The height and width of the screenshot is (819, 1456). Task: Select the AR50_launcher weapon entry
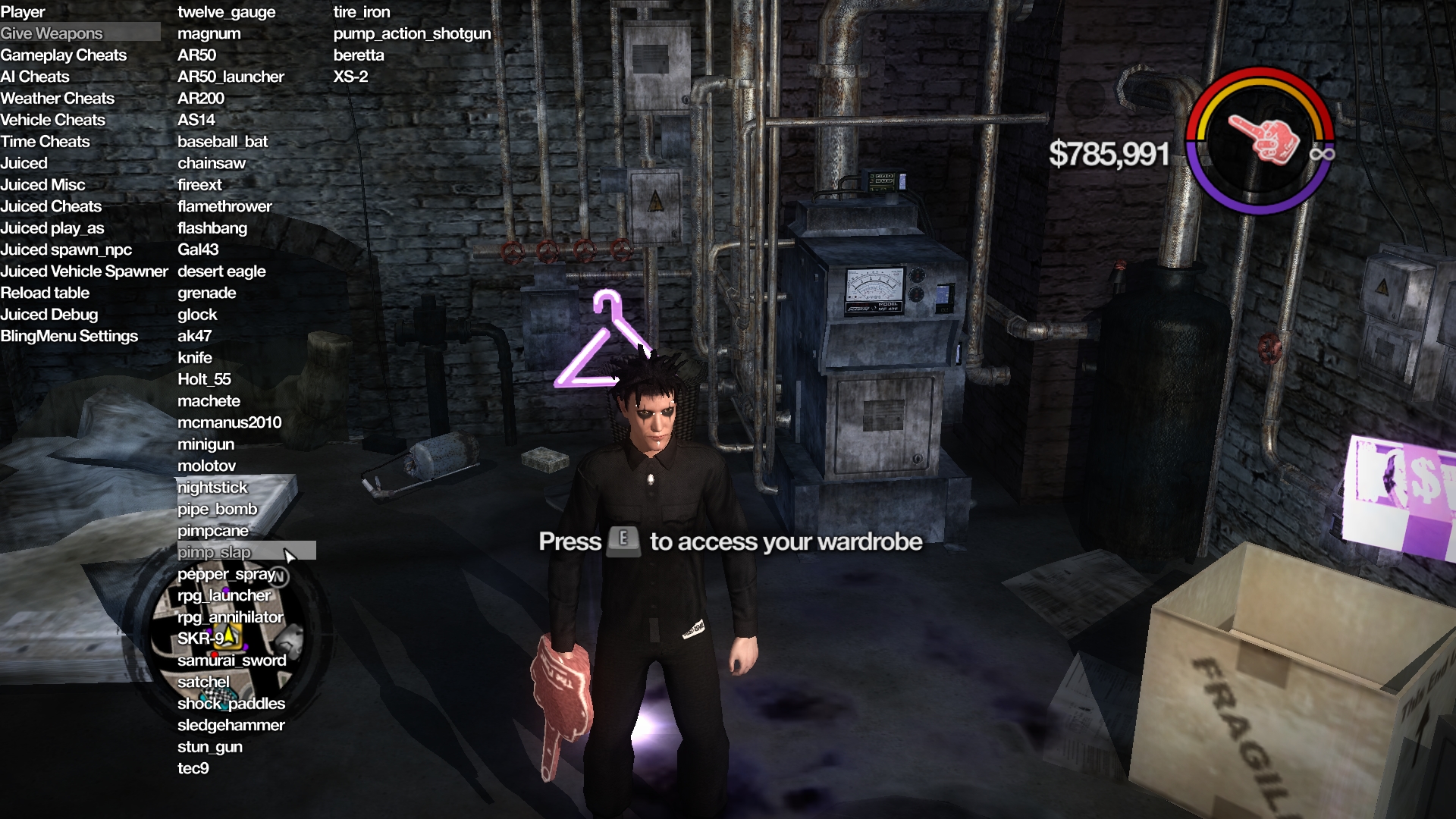pyautogui.click(x=231, y=77)
